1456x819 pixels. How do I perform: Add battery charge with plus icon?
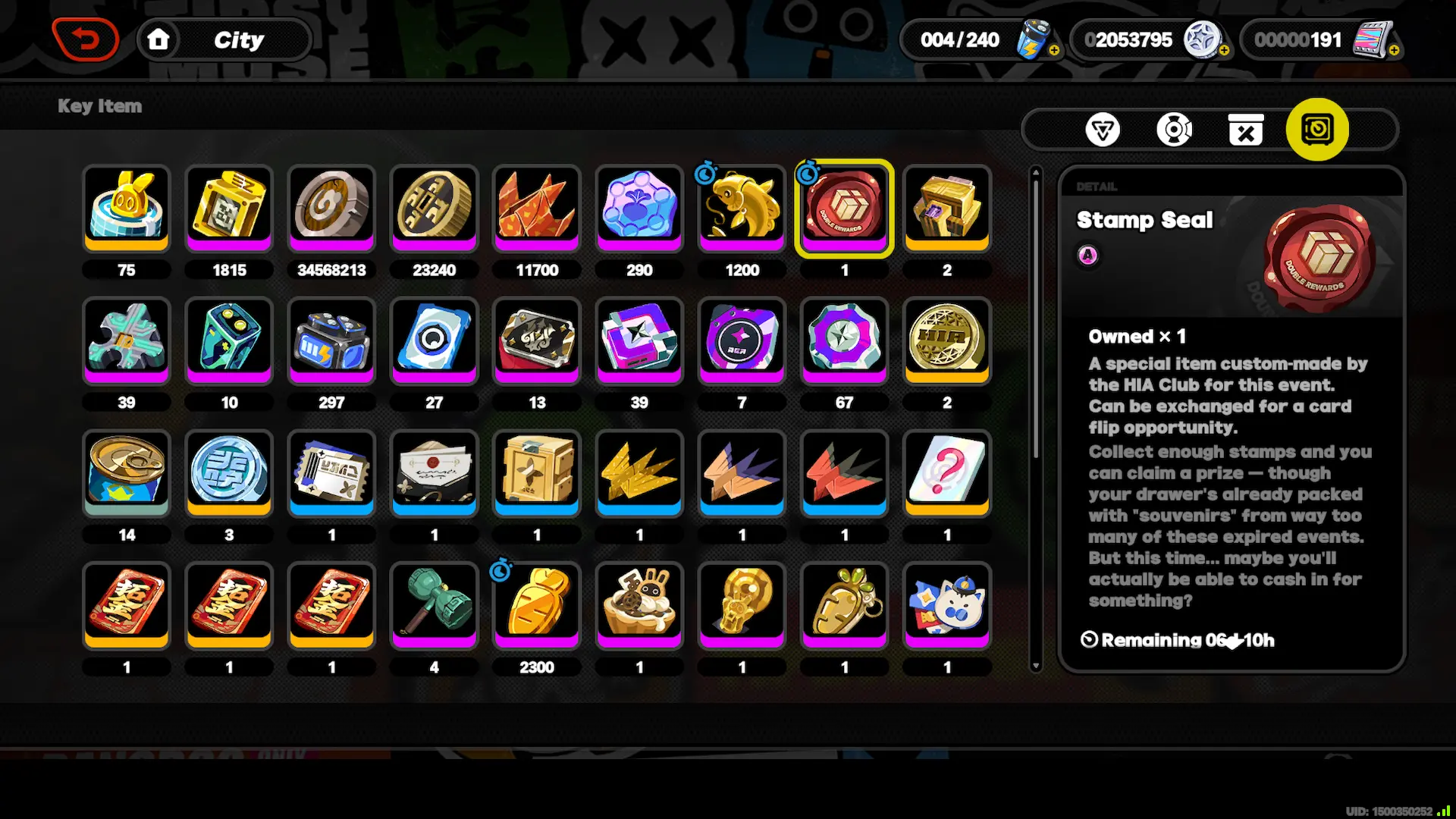click(x=1054, y=50)
